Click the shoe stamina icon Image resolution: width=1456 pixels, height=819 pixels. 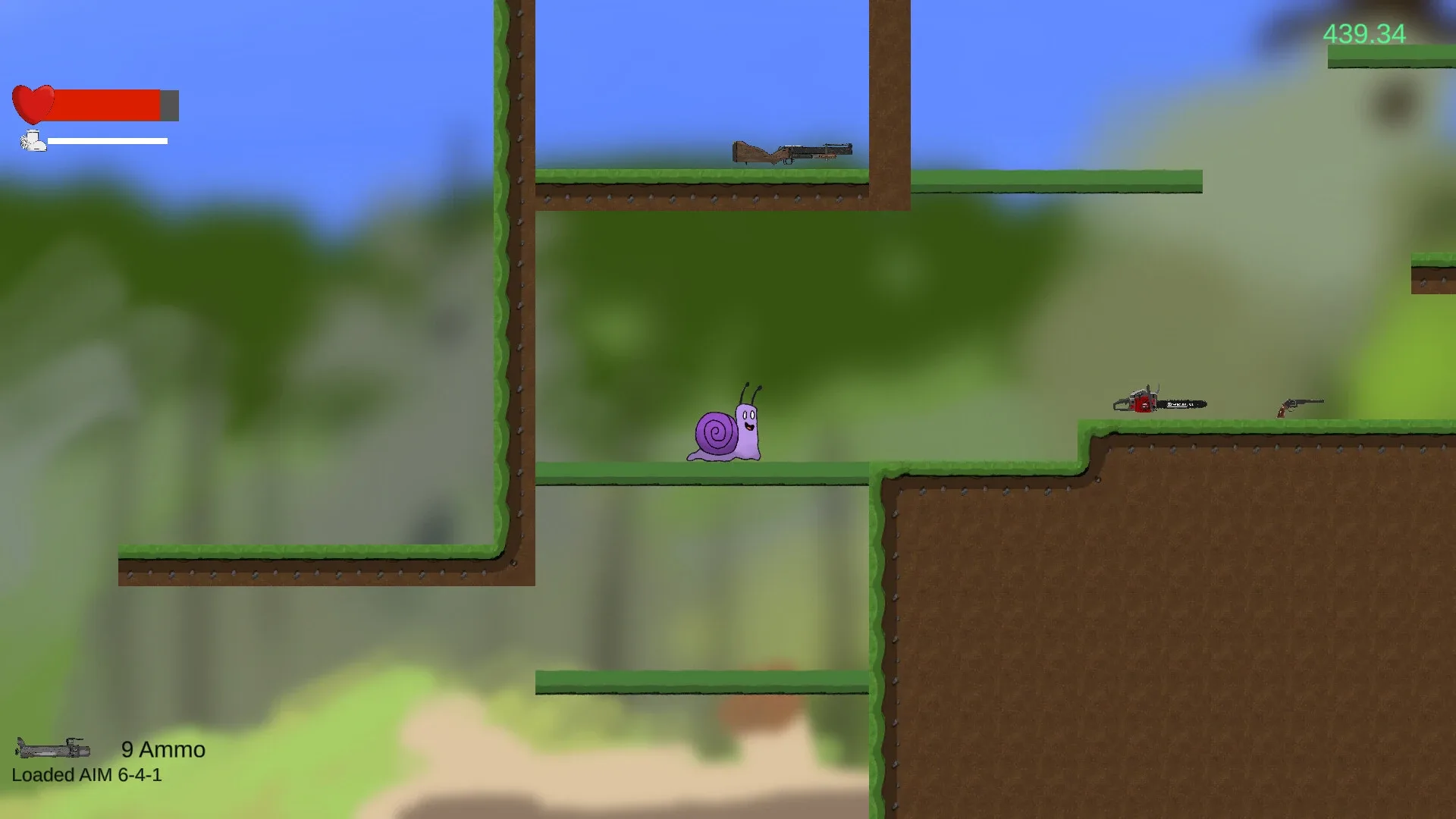(x=32, y=141)
